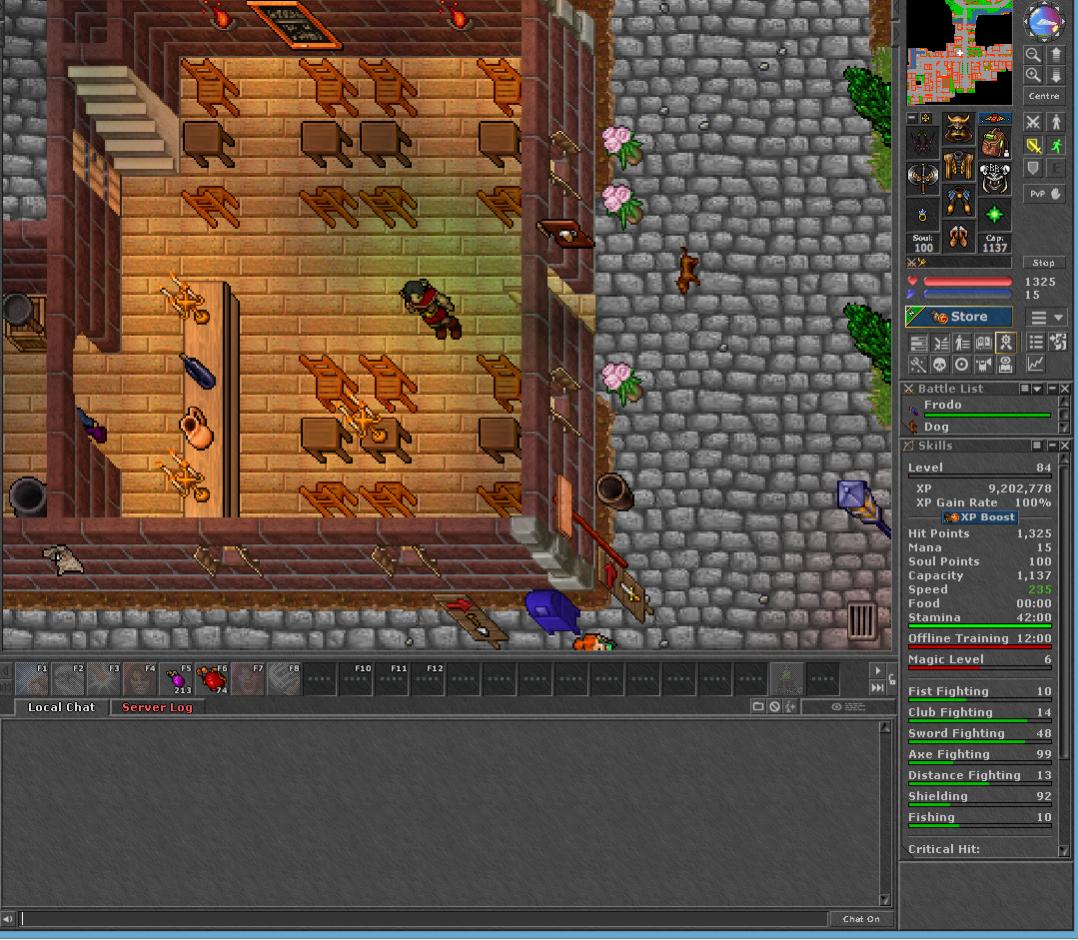The image size is (1078, 940).
Task: Toggle the Chat On button
Action: tap(860, 919)
